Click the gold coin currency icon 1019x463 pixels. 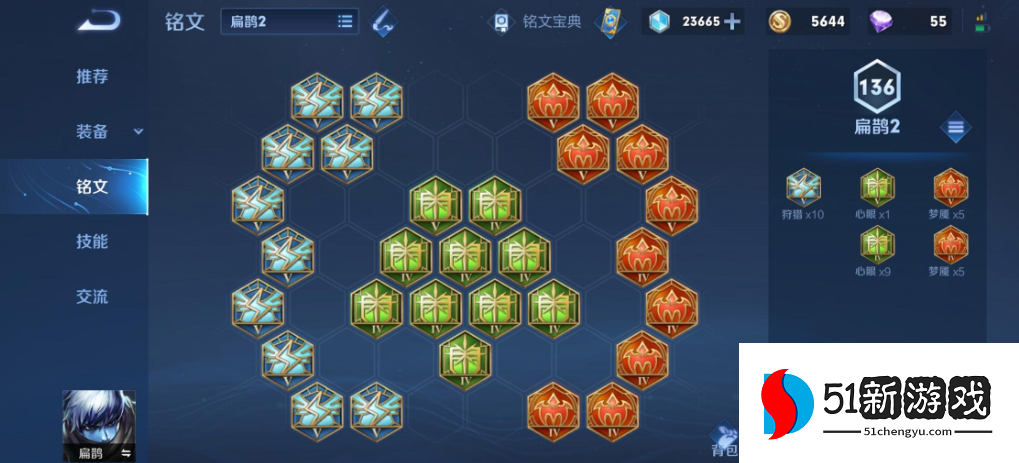coord(779,21)
